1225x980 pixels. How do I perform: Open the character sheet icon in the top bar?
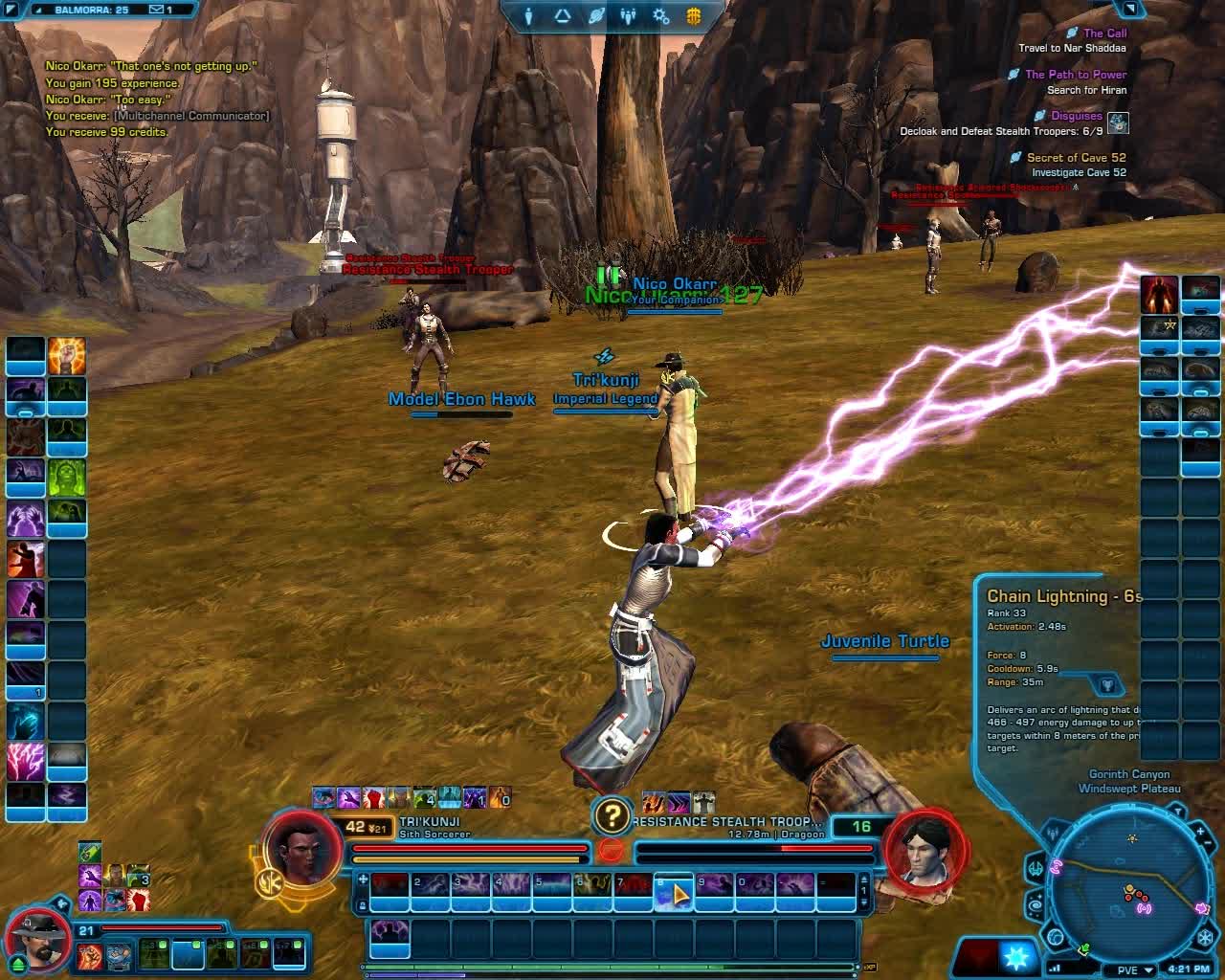(528, 15)
